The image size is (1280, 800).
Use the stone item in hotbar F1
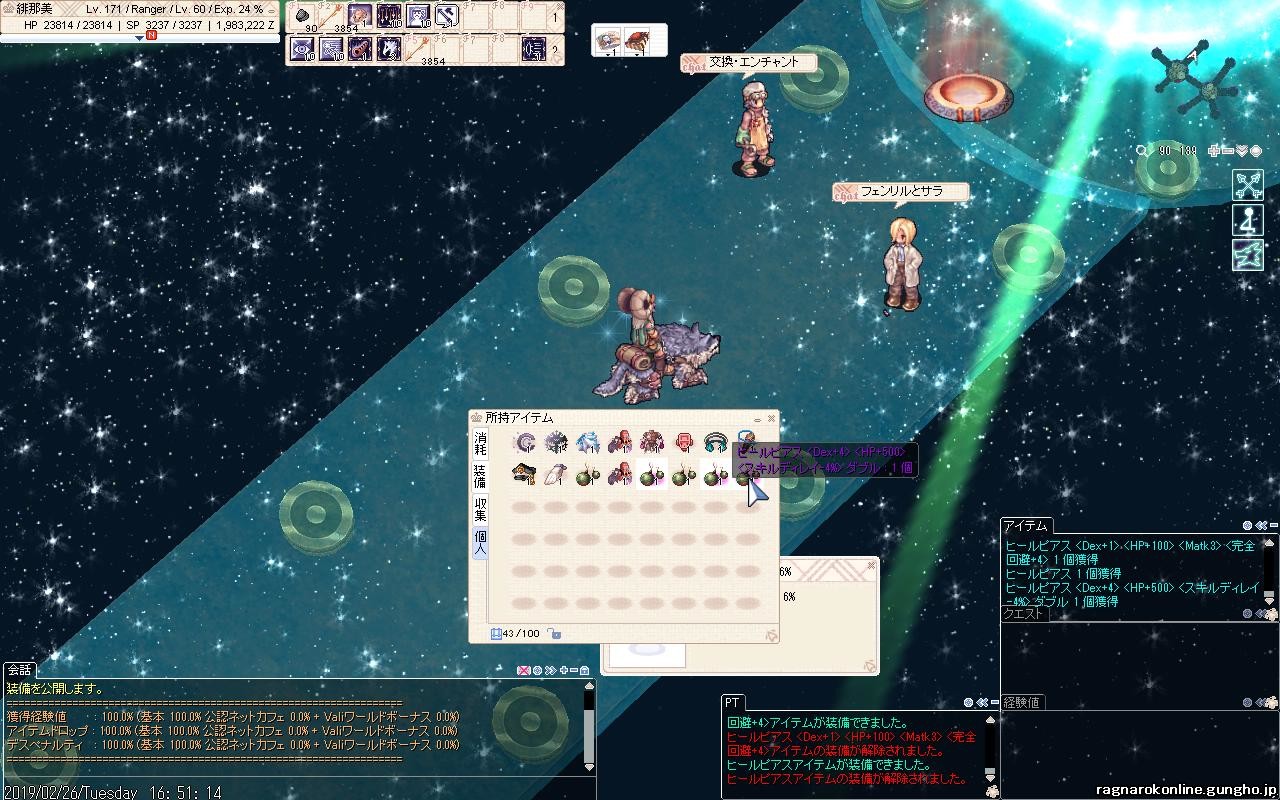304,15
